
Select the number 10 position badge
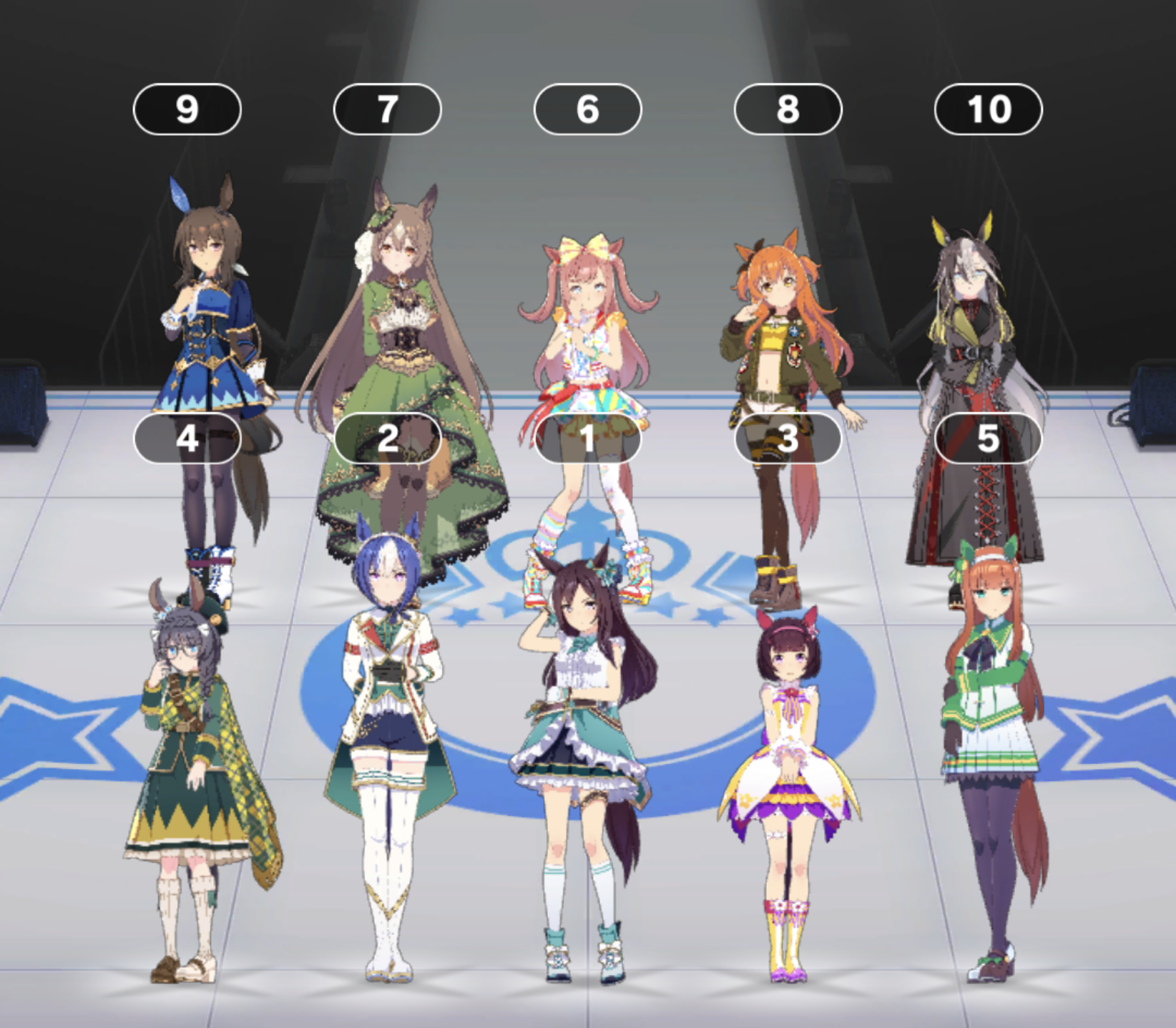988,109
